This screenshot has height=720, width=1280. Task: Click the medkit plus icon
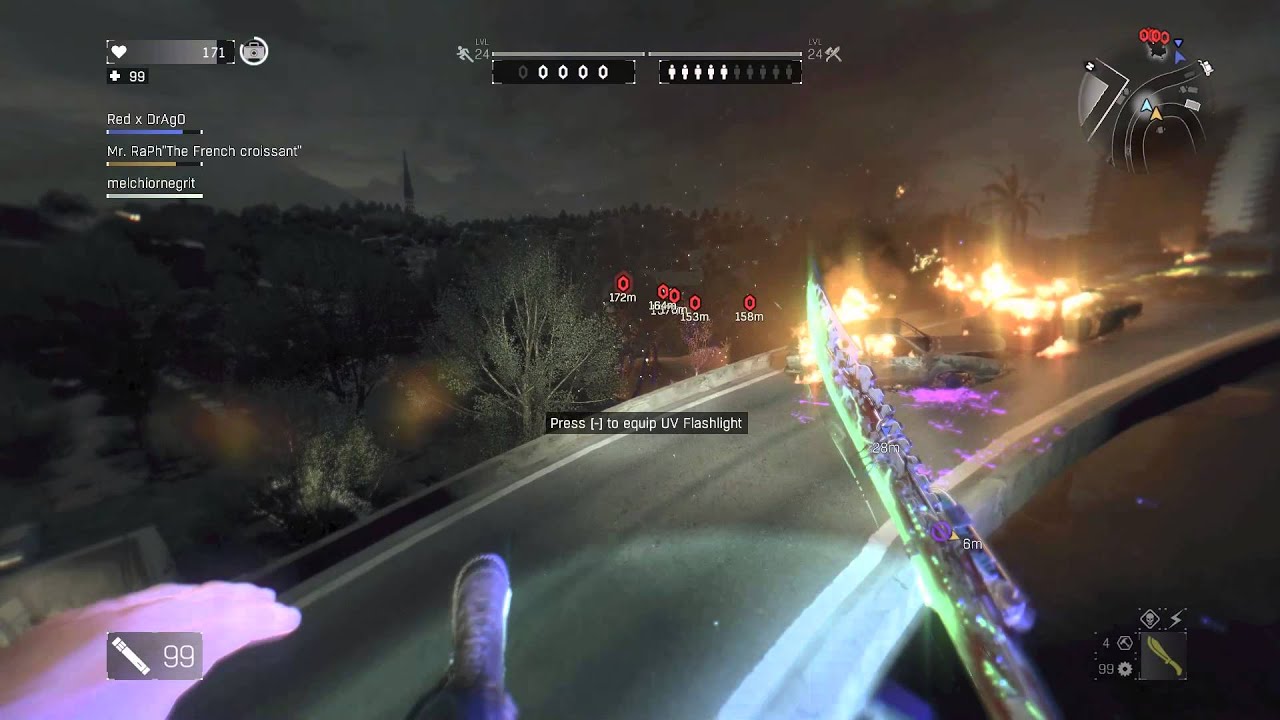[116, 76]
